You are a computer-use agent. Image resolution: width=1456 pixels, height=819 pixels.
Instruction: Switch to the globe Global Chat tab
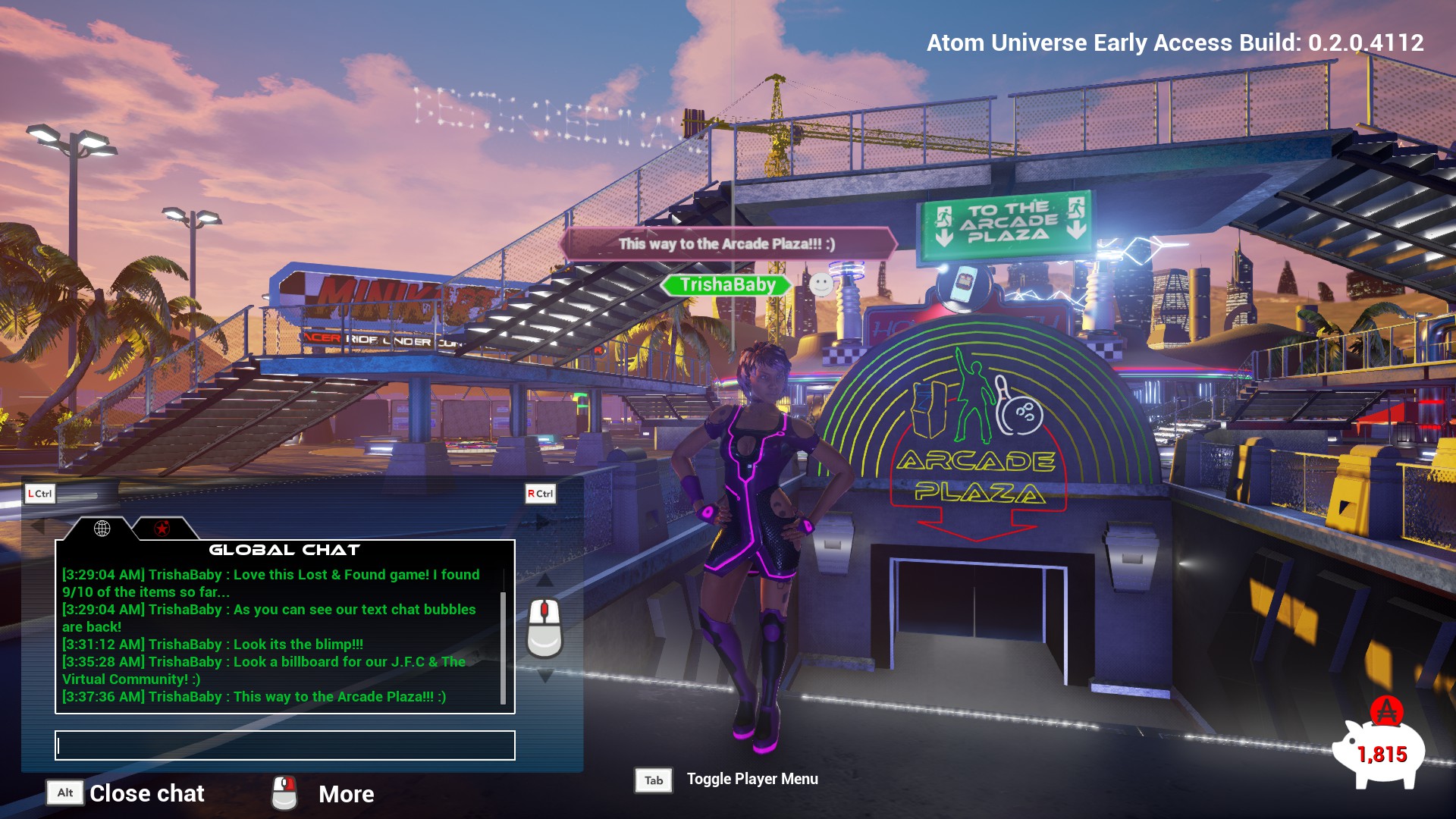coord(102,529)
